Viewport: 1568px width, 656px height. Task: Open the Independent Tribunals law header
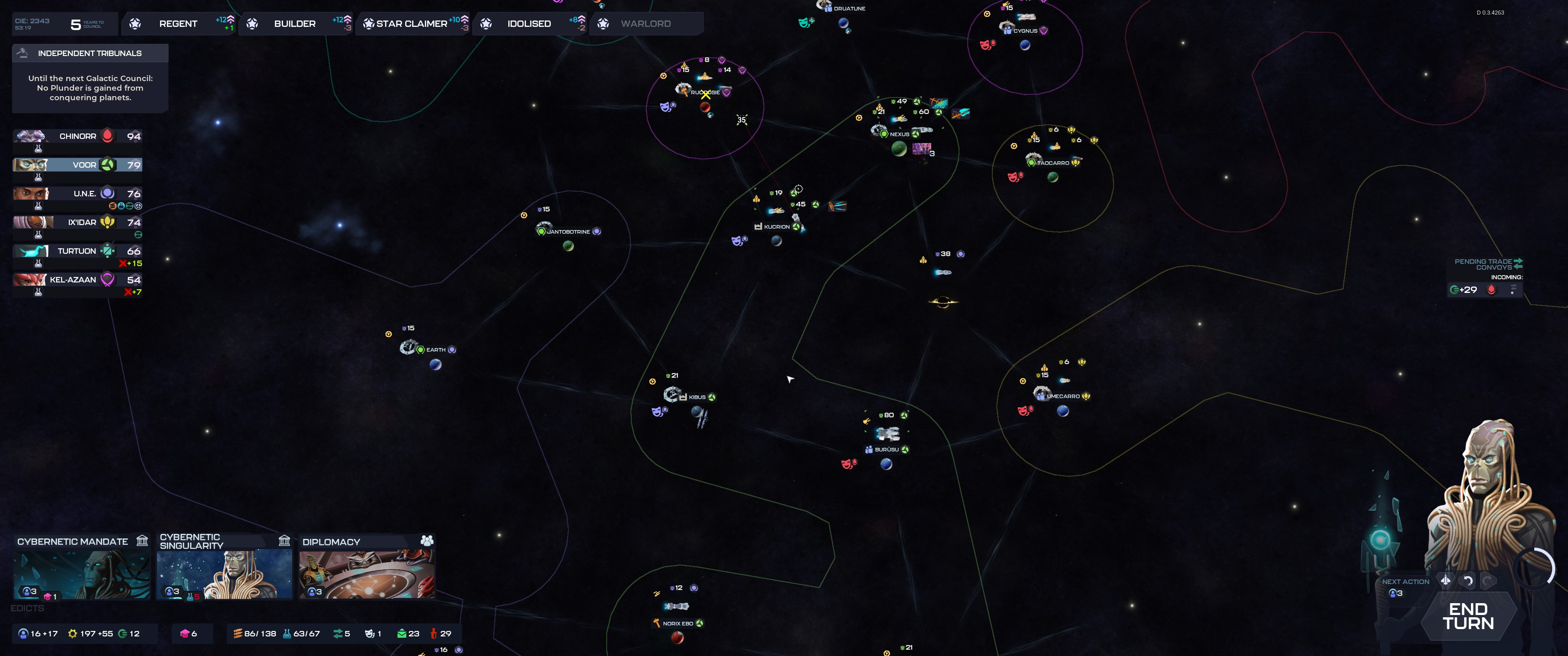(x=89, y=54)
